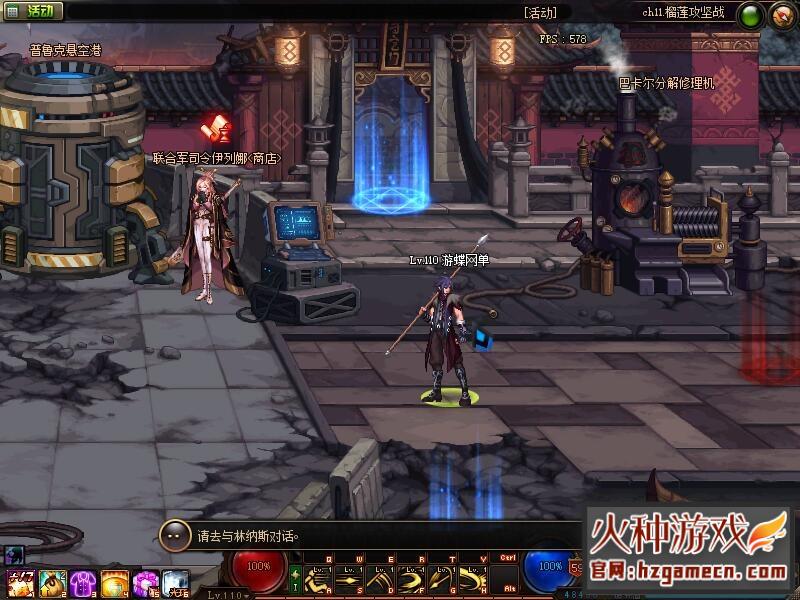Open the compass map button
The image size is (800, 600).
coord(780,15)
